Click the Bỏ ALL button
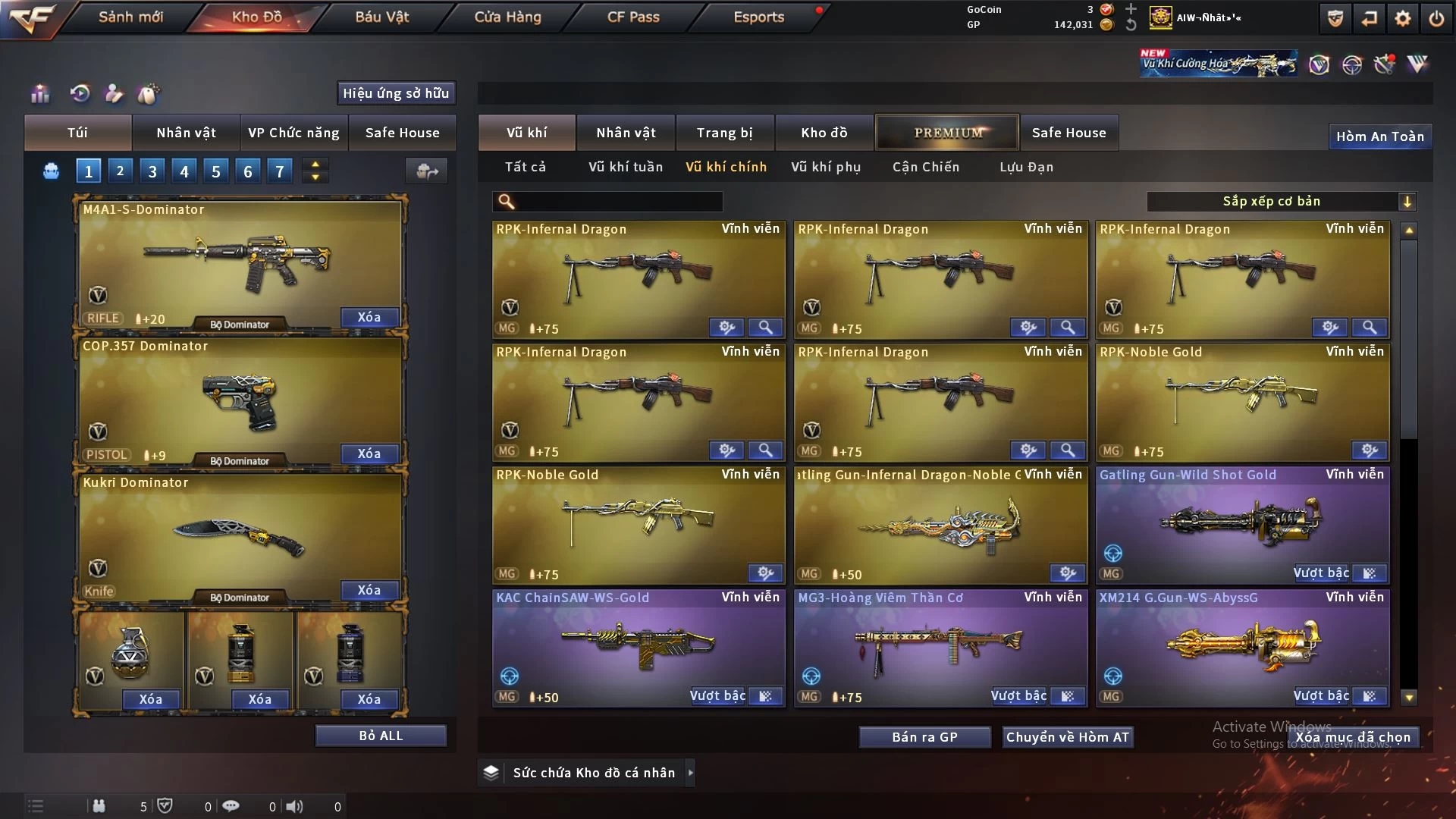 click(381, 736)
